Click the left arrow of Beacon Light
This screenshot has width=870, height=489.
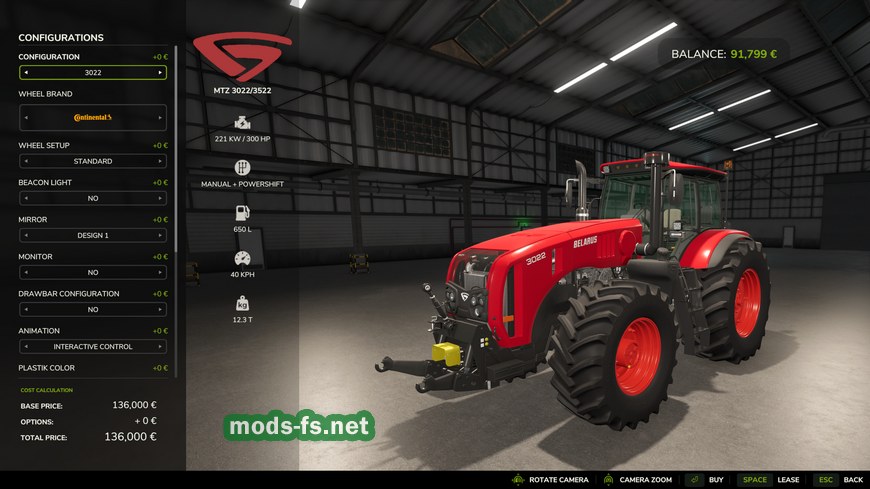[x=26, y=198]
